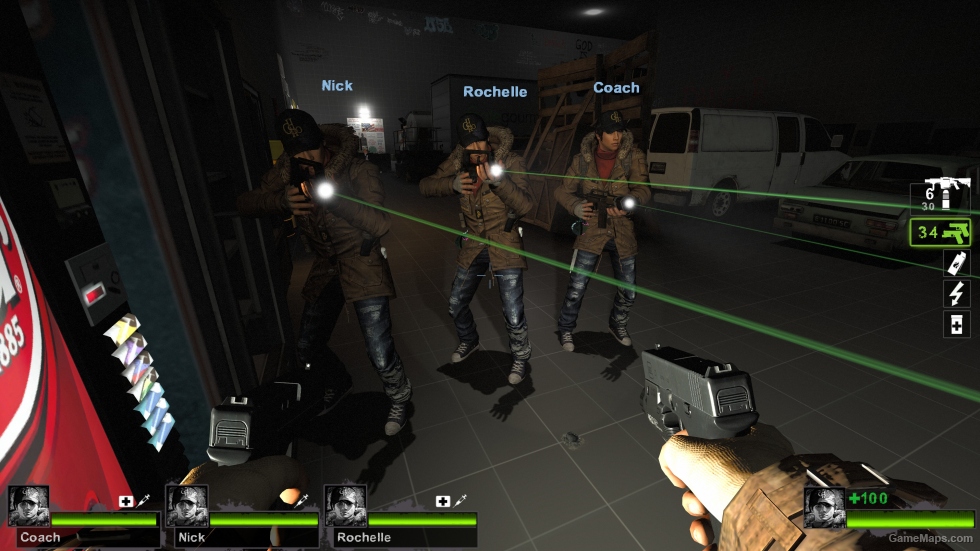Click your own survivor portrait
980x551 pixels.
tap(824, 507)
